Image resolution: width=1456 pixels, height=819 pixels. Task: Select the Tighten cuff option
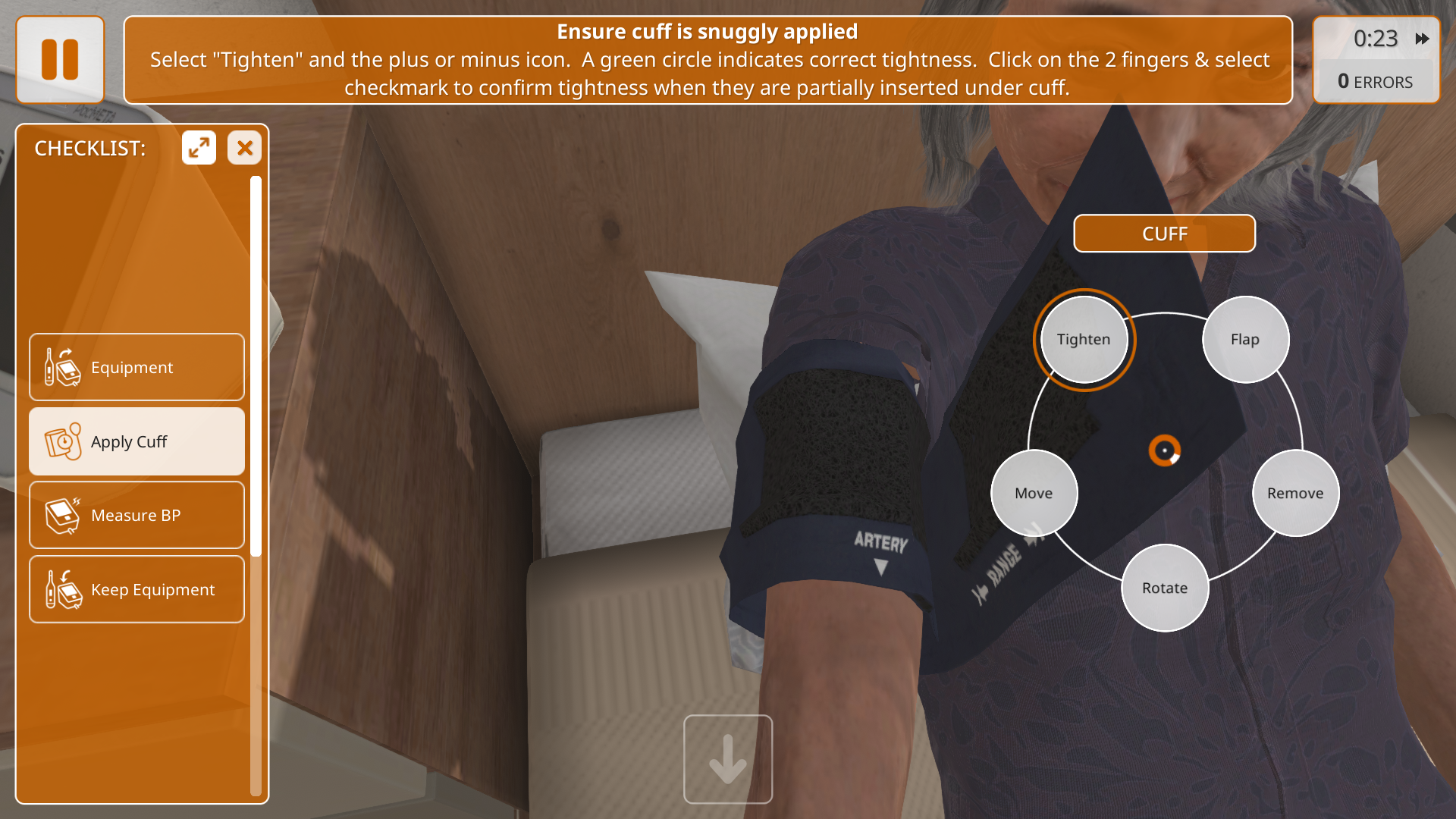1084,340
